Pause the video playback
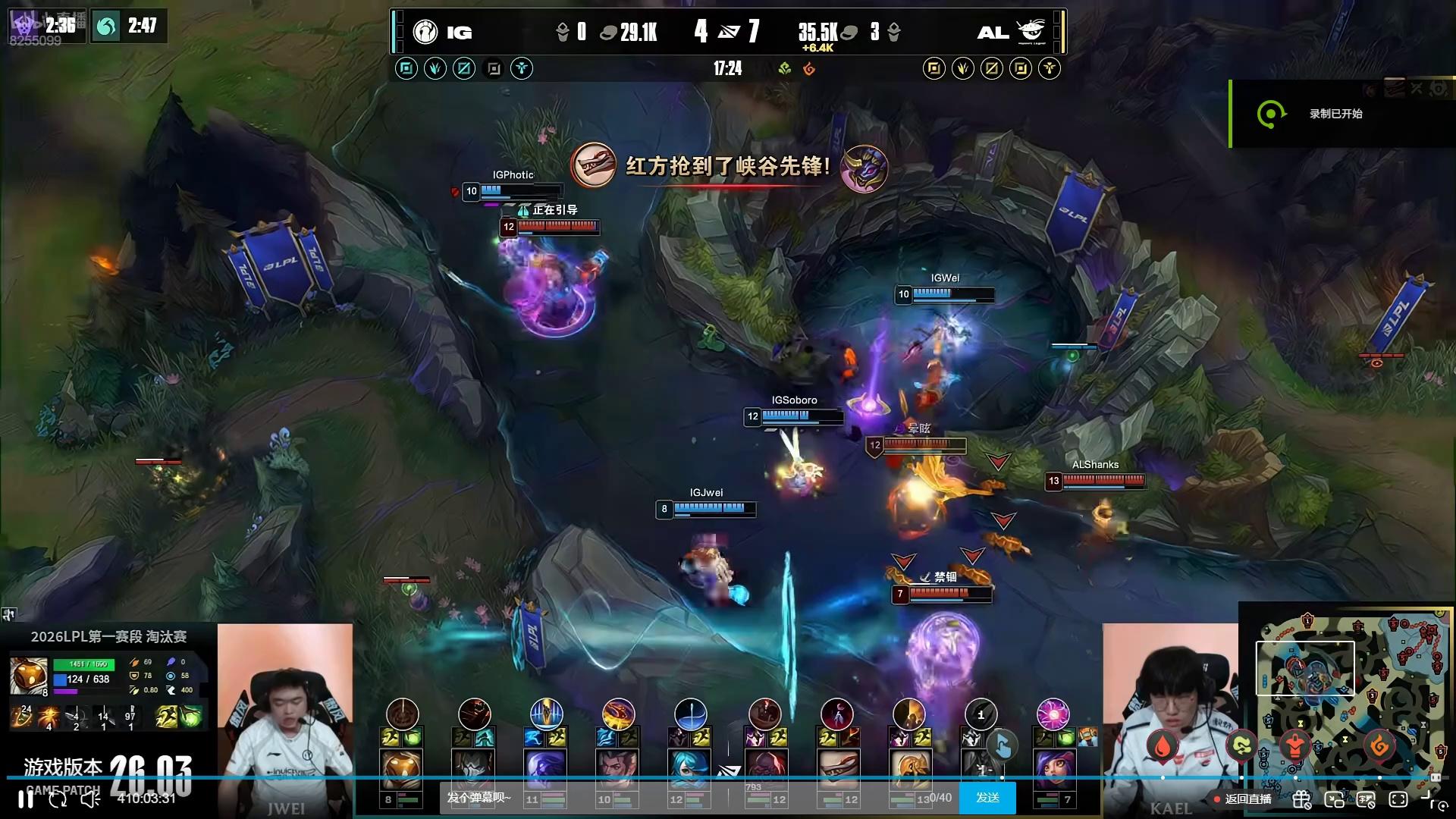1456x819 pixels. [x=26, y=799]
